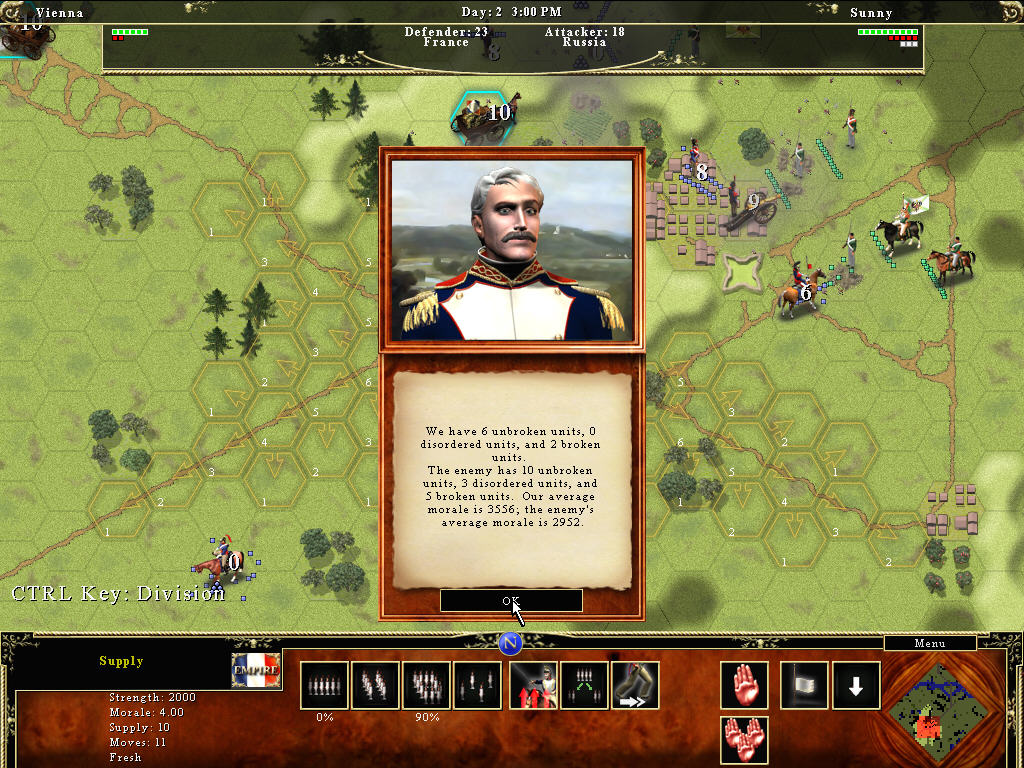The width and height of the screenshot is (1024, 768).
Task: Select the white flag icon
Action: click(x=803, y=685)
